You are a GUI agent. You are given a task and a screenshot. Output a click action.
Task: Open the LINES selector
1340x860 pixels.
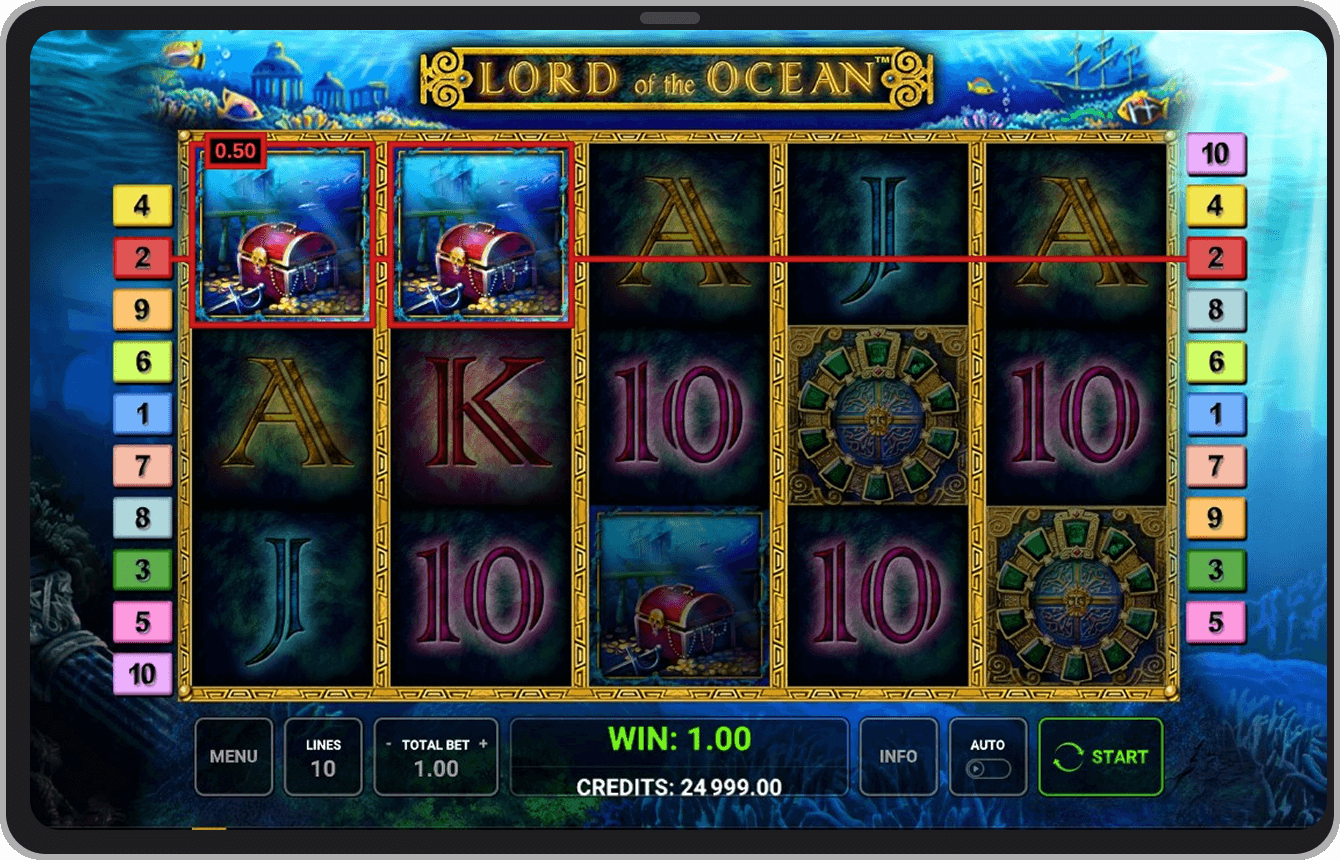[323, 757]
